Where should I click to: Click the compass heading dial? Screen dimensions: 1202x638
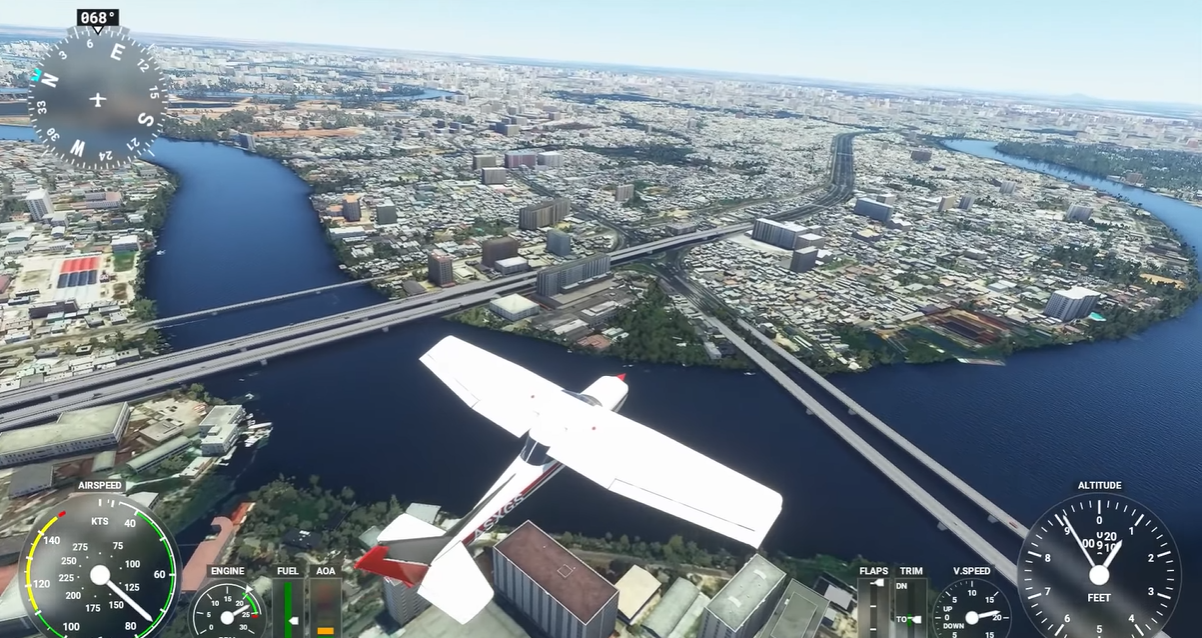click(x=97, y=98)
